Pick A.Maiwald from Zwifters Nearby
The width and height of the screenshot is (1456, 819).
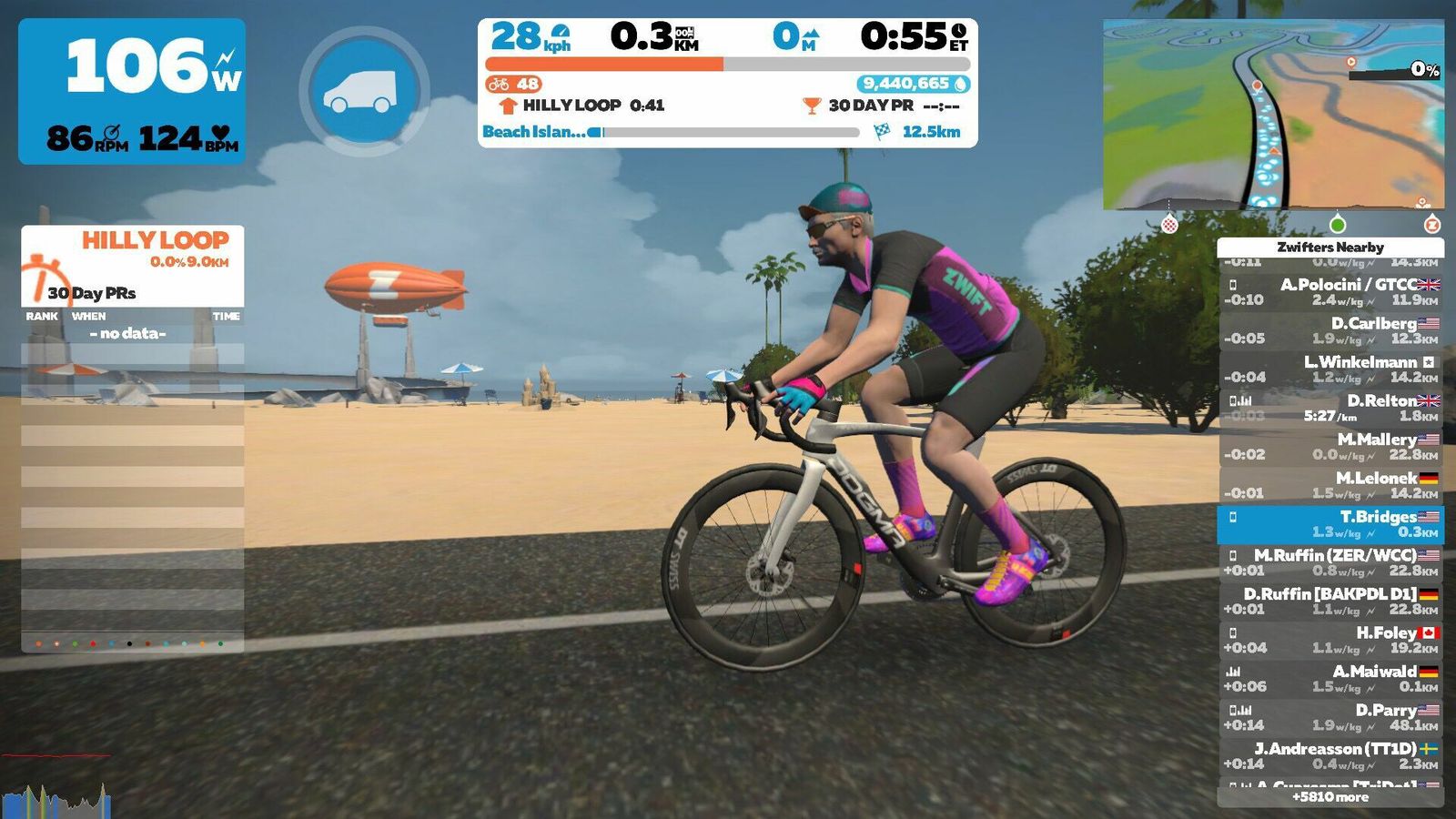[1330, 679]
